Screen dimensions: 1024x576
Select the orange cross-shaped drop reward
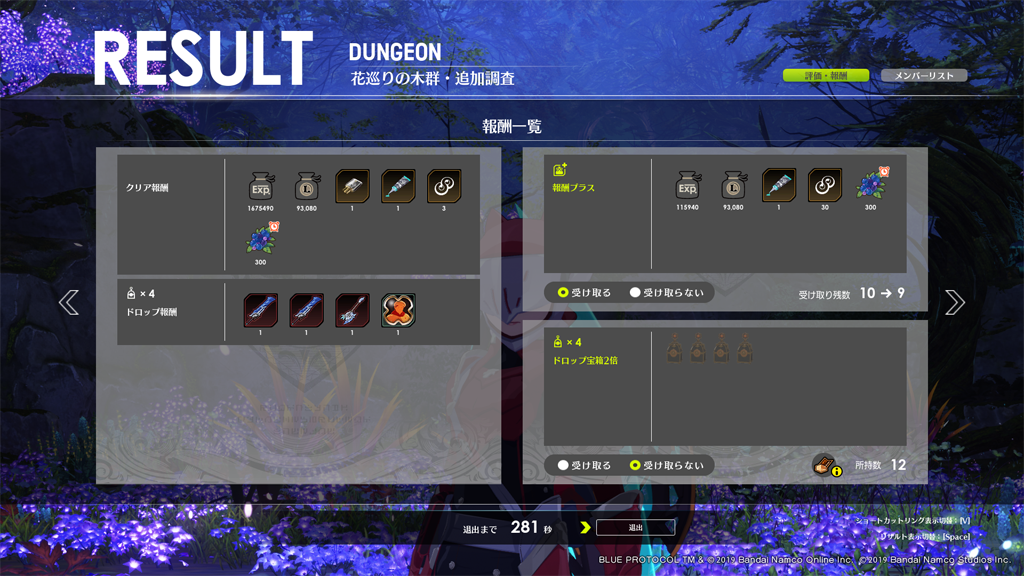398,310
